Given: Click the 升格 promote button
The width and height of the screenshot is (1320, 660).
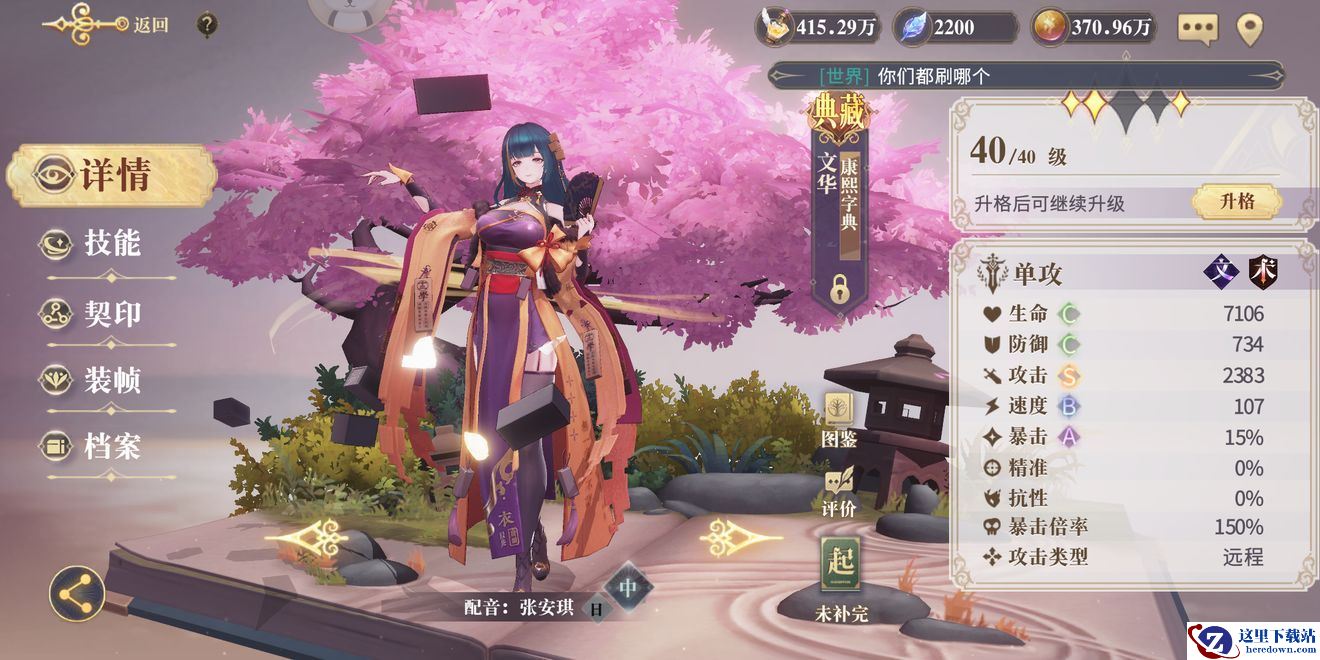Looking at the screenshot, I should 1236,202.
